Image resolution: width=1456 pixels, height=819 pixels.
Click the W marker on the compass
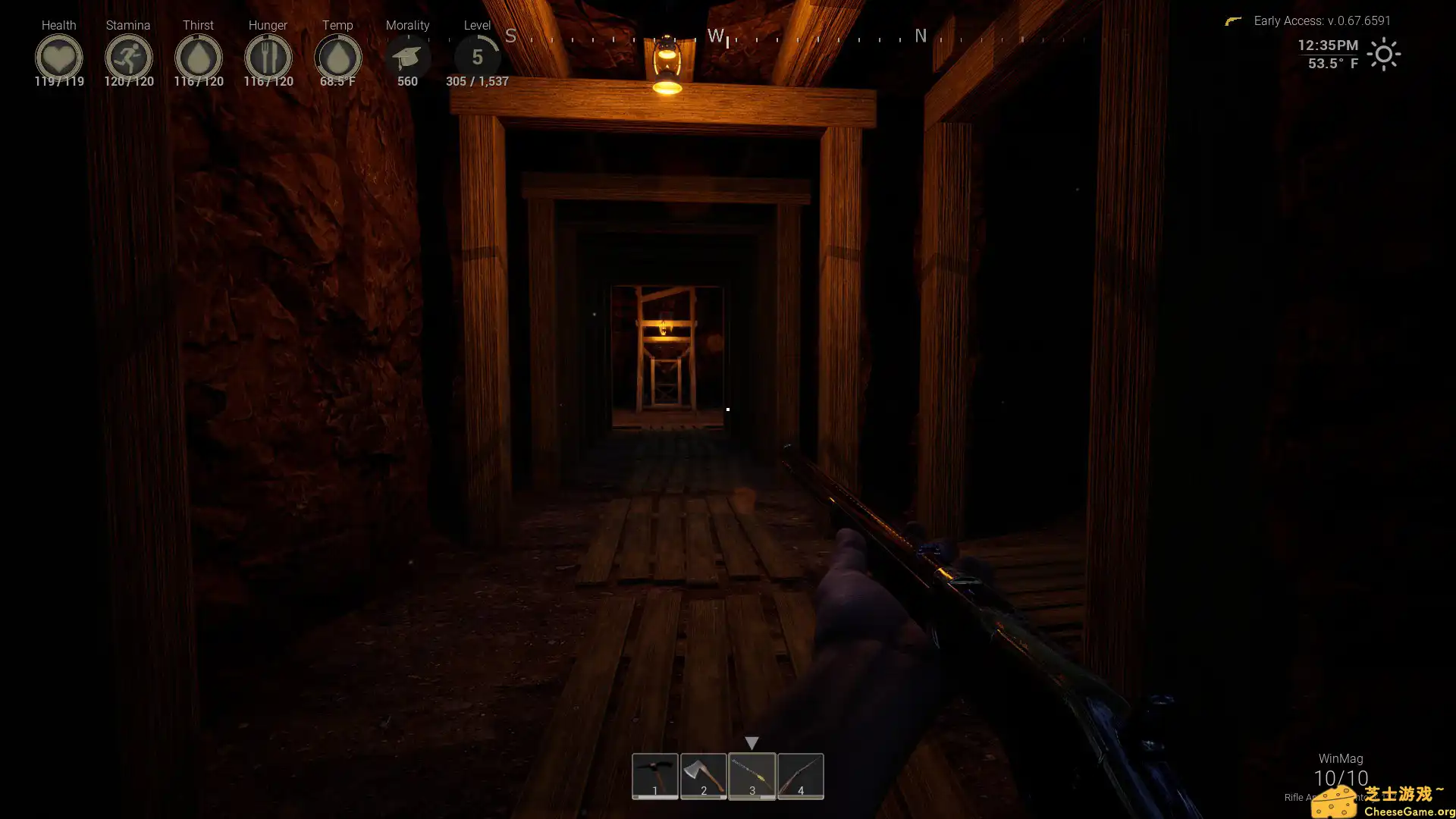[x=714, y=35]
